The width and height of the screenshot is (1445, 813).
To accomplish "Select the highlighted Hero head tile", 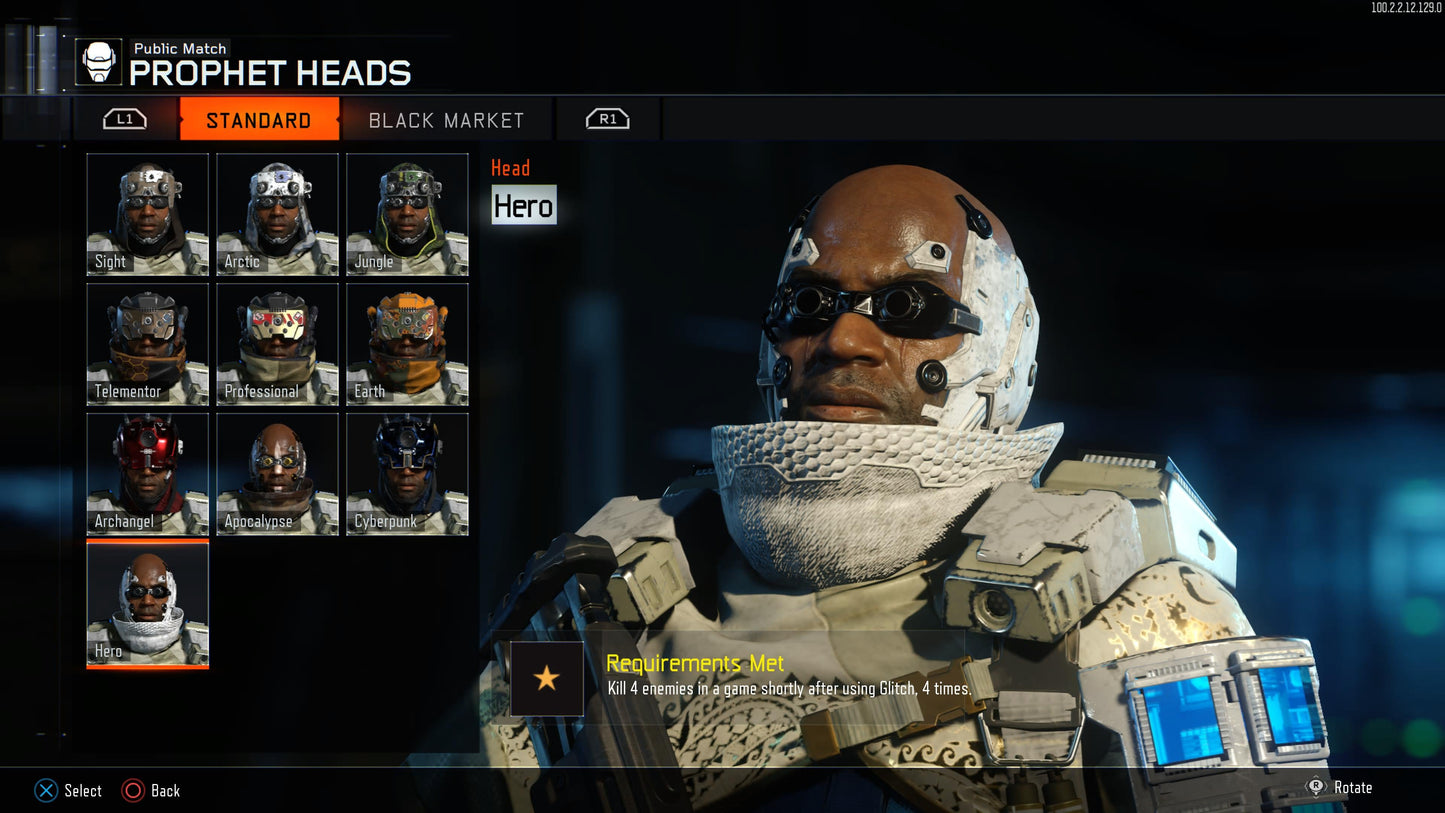I will click(x=148, y=604).
